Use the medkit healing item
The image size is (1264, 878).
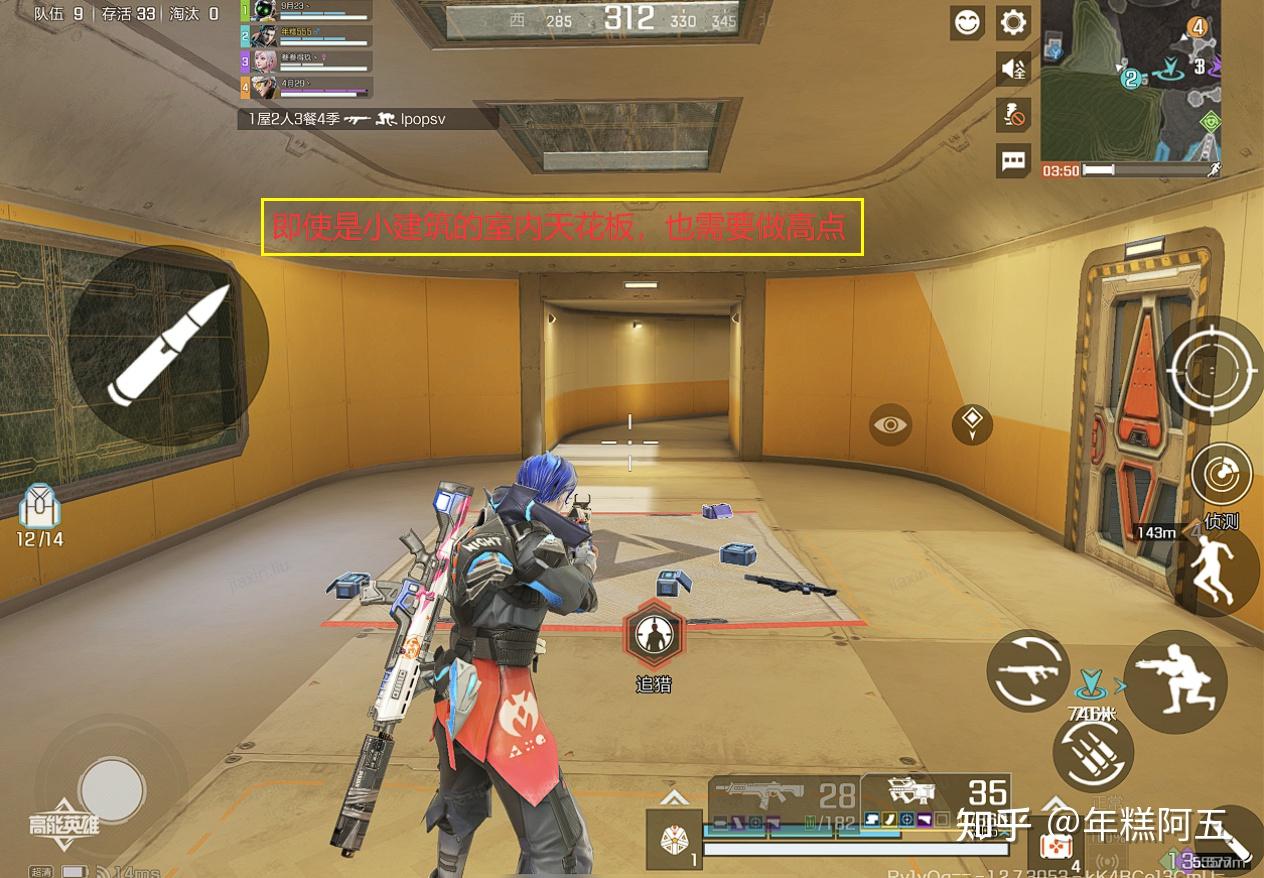1056,846
